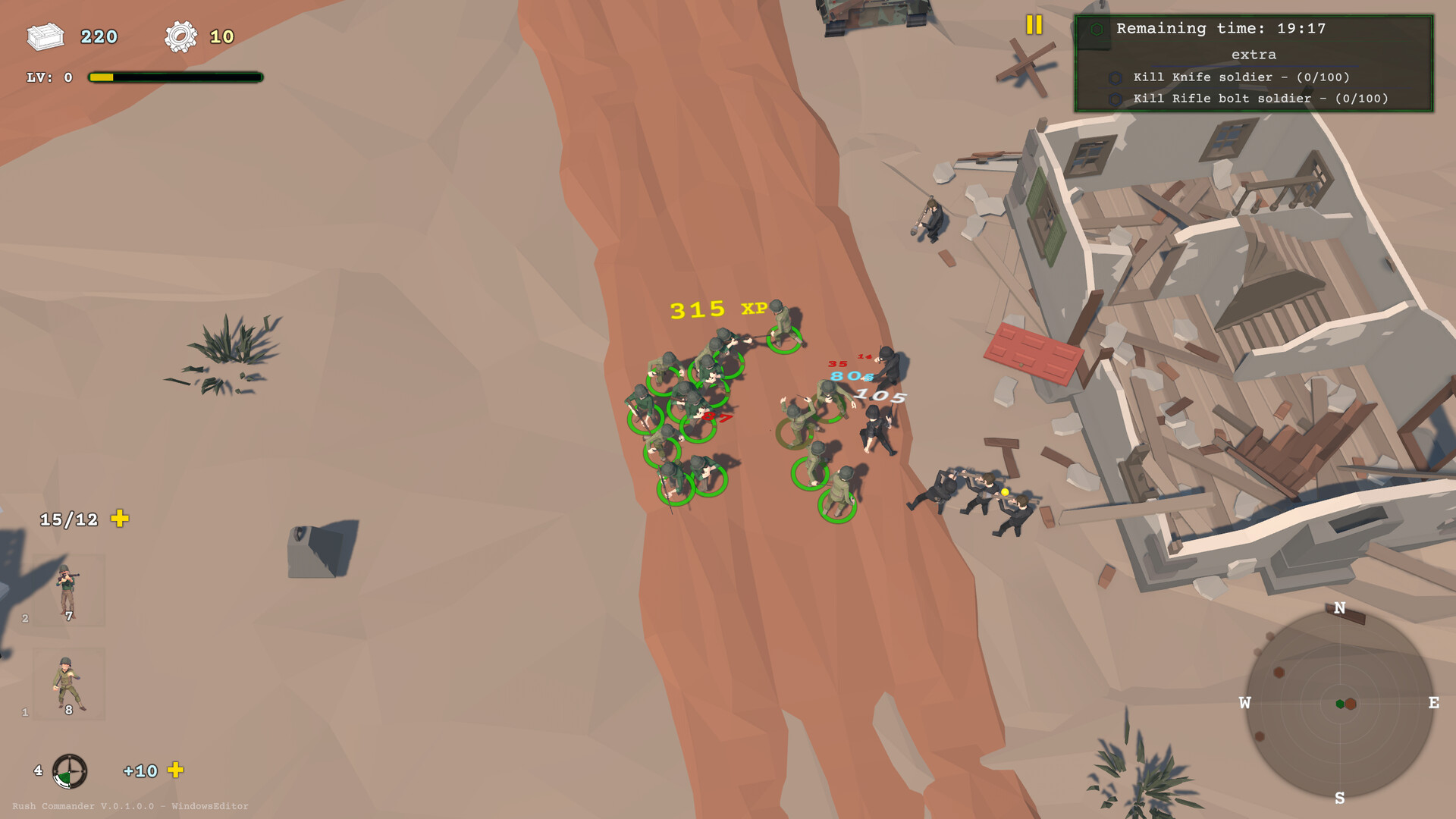
Task: Click the hexagon marker for Kill Knife soldier
Action: coord(1114,77)
